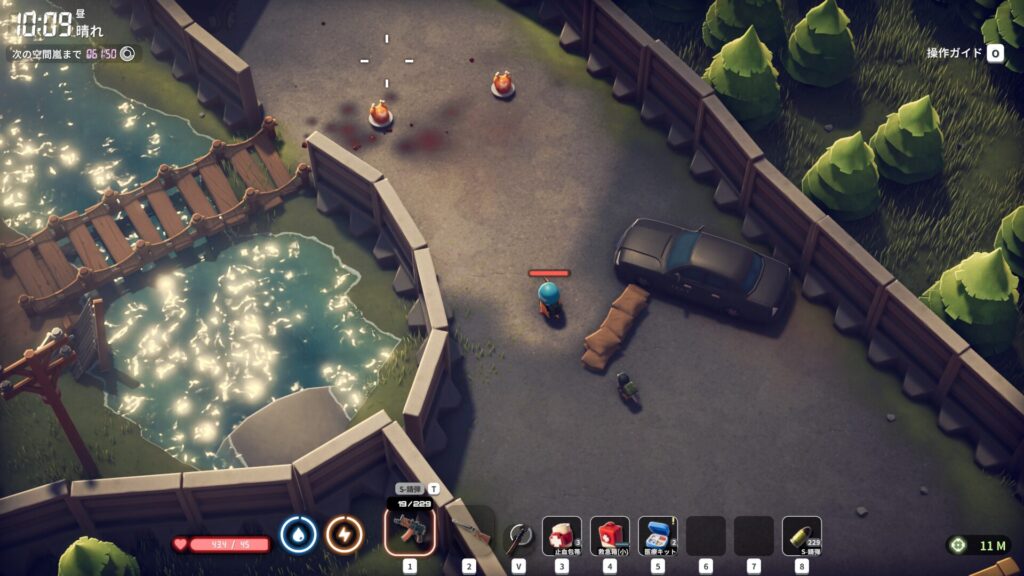Switch to the rifle in weapon slot 2

(x=468, y=532)
